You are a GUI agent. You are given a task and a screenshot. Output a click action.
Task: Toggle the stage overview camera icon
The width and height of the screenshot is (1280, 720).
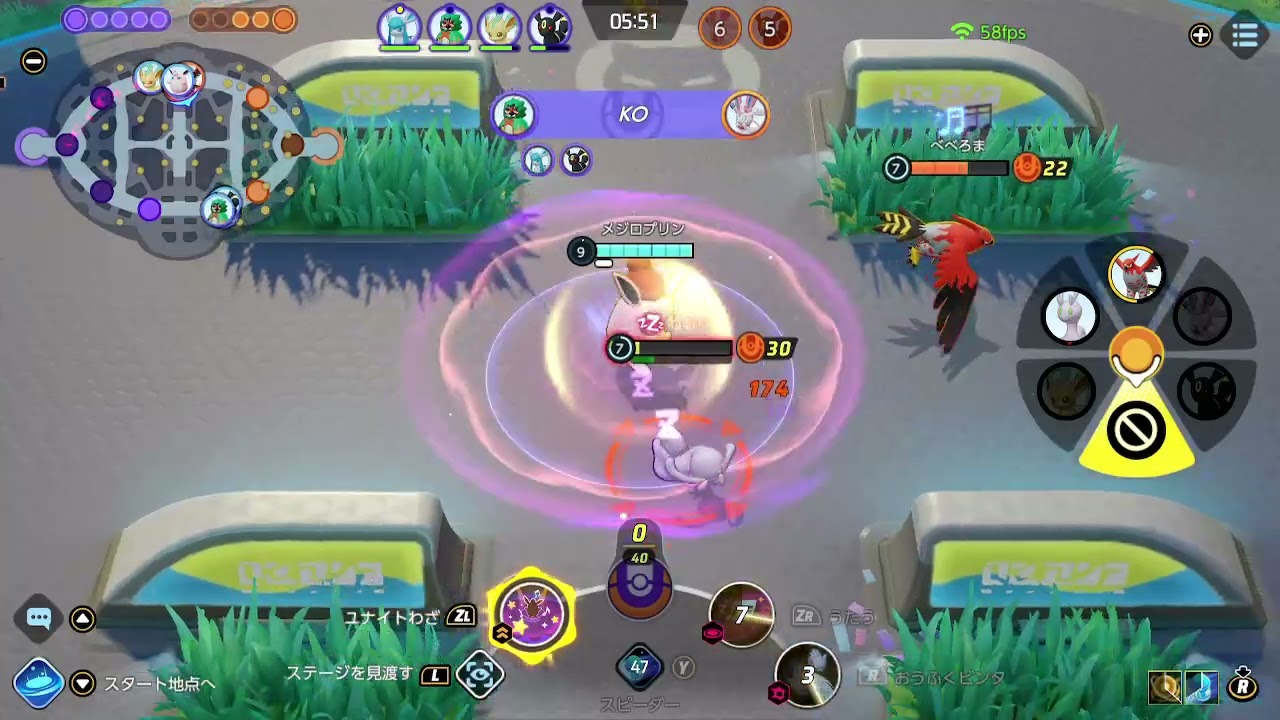point(480,675)
